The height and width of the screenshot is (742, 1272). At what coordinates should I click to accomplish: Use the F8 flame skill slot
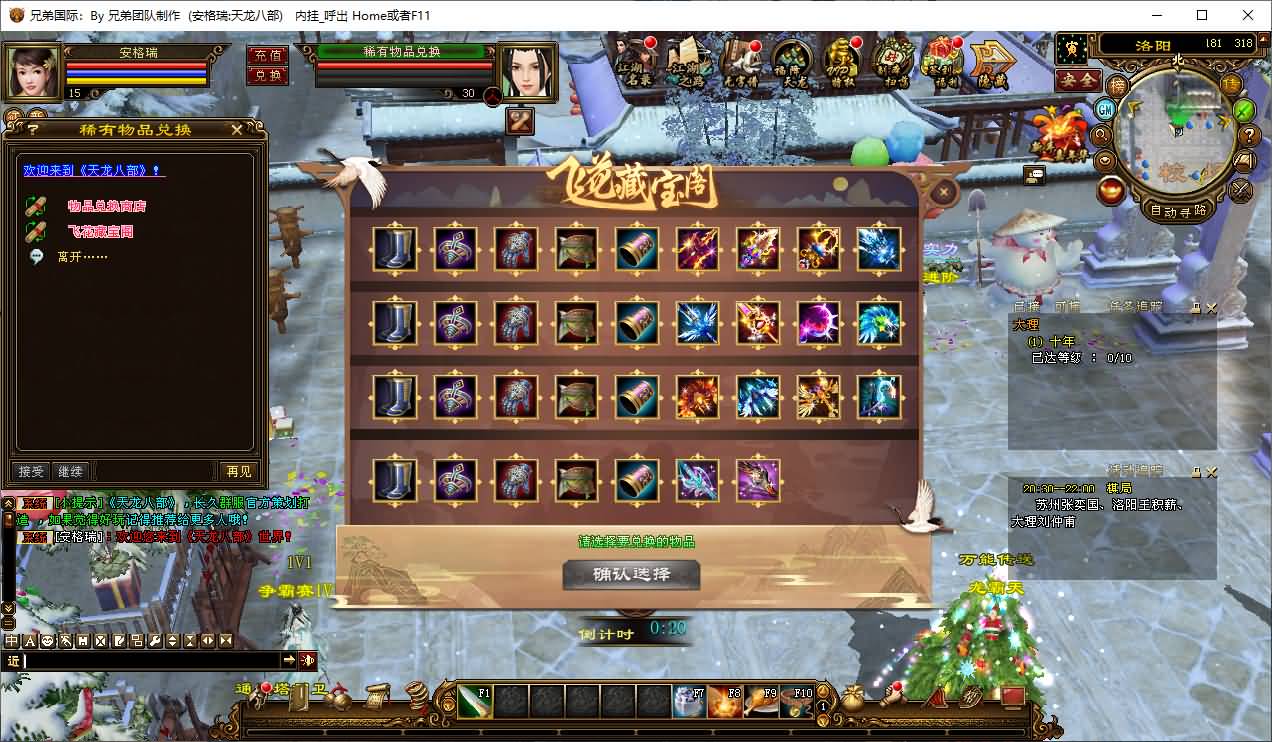pyautogui.click(x=725, y=702)
